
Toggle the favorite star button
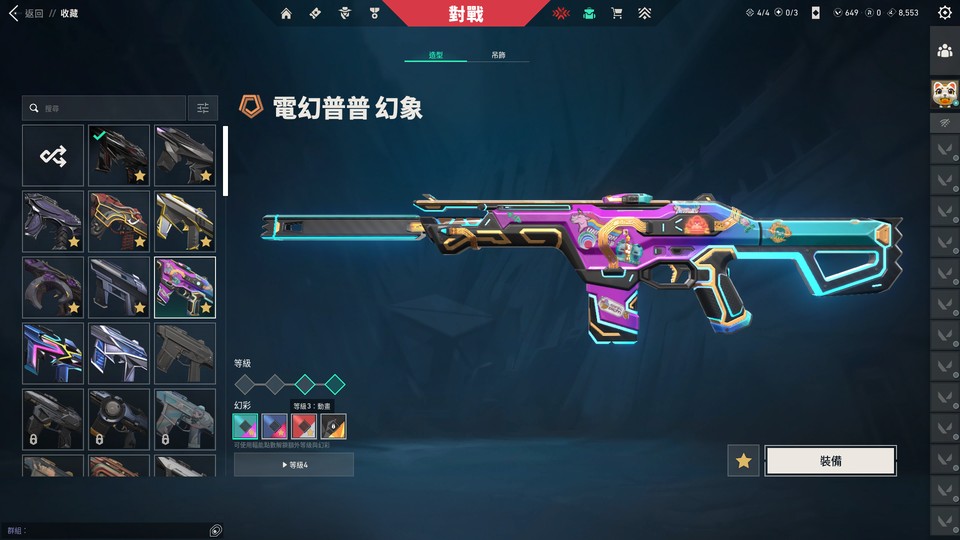742,460
